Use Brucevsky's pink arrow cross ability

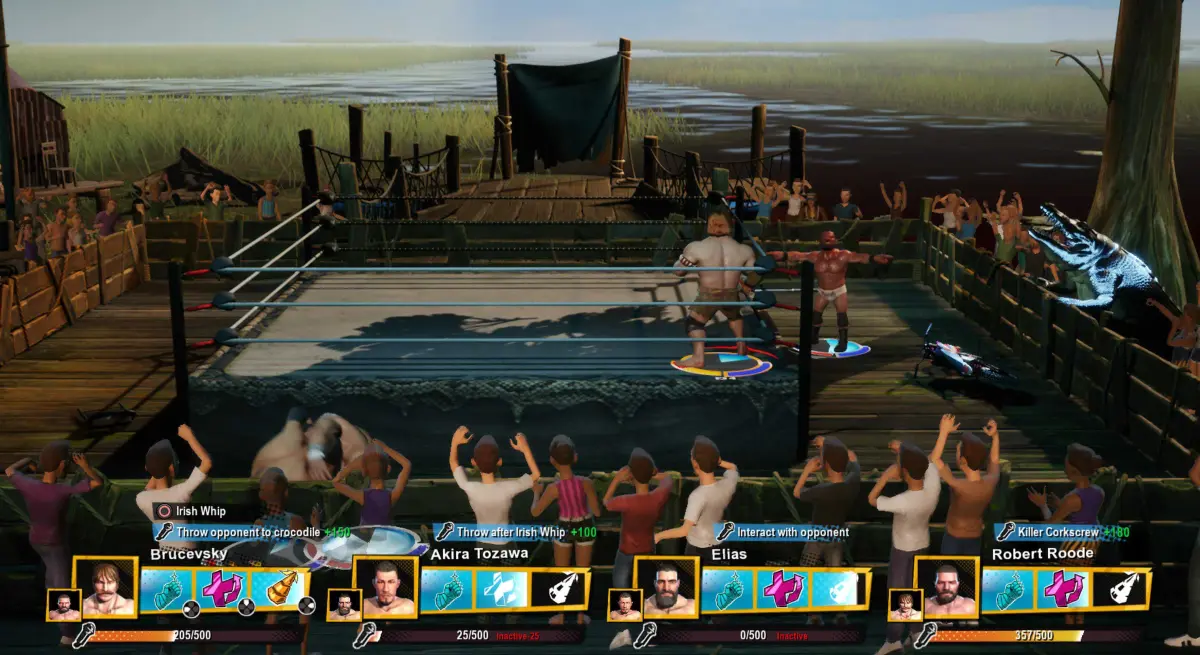tap(223, 590)
